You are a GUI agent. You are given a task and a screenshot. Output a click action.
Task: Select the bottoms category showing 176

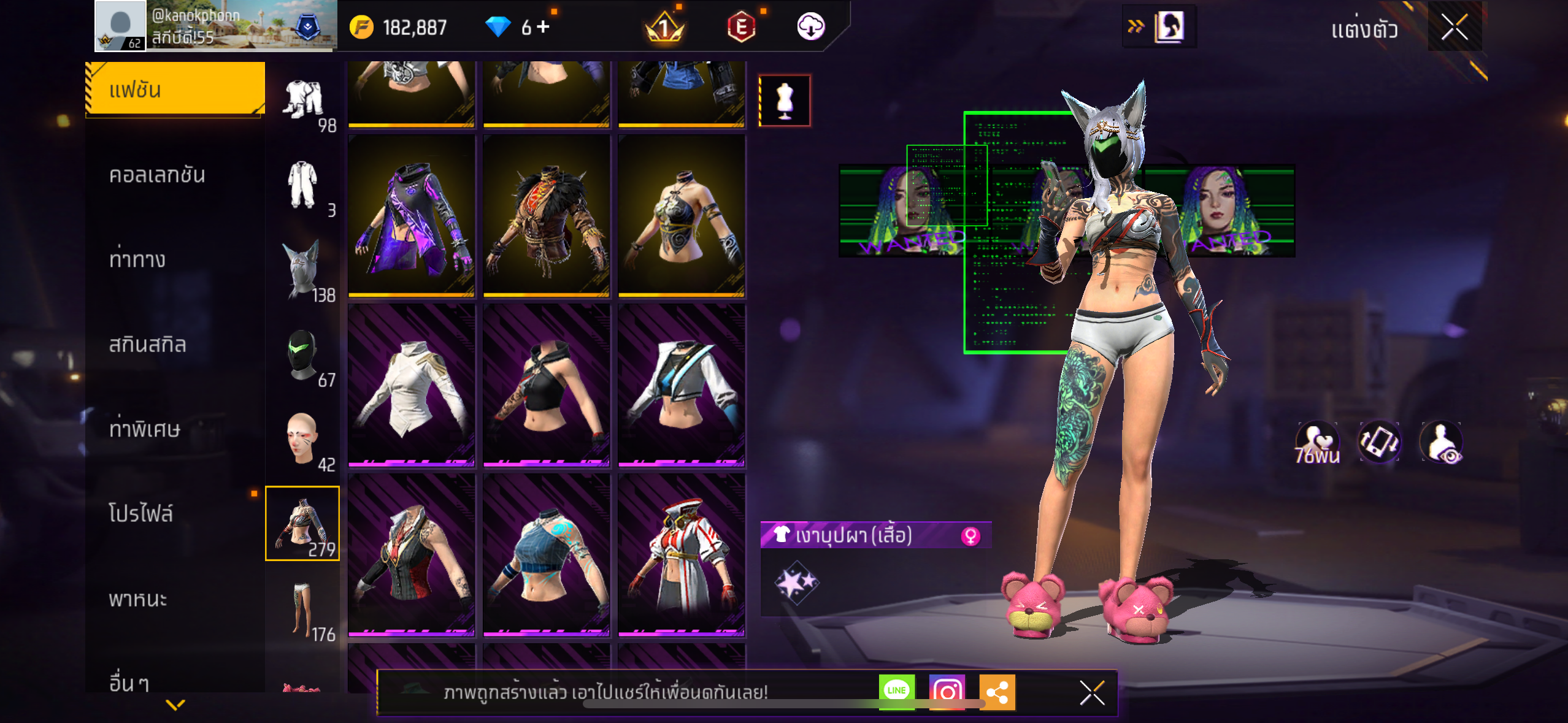pyautogui.click(x=303, y=609)
